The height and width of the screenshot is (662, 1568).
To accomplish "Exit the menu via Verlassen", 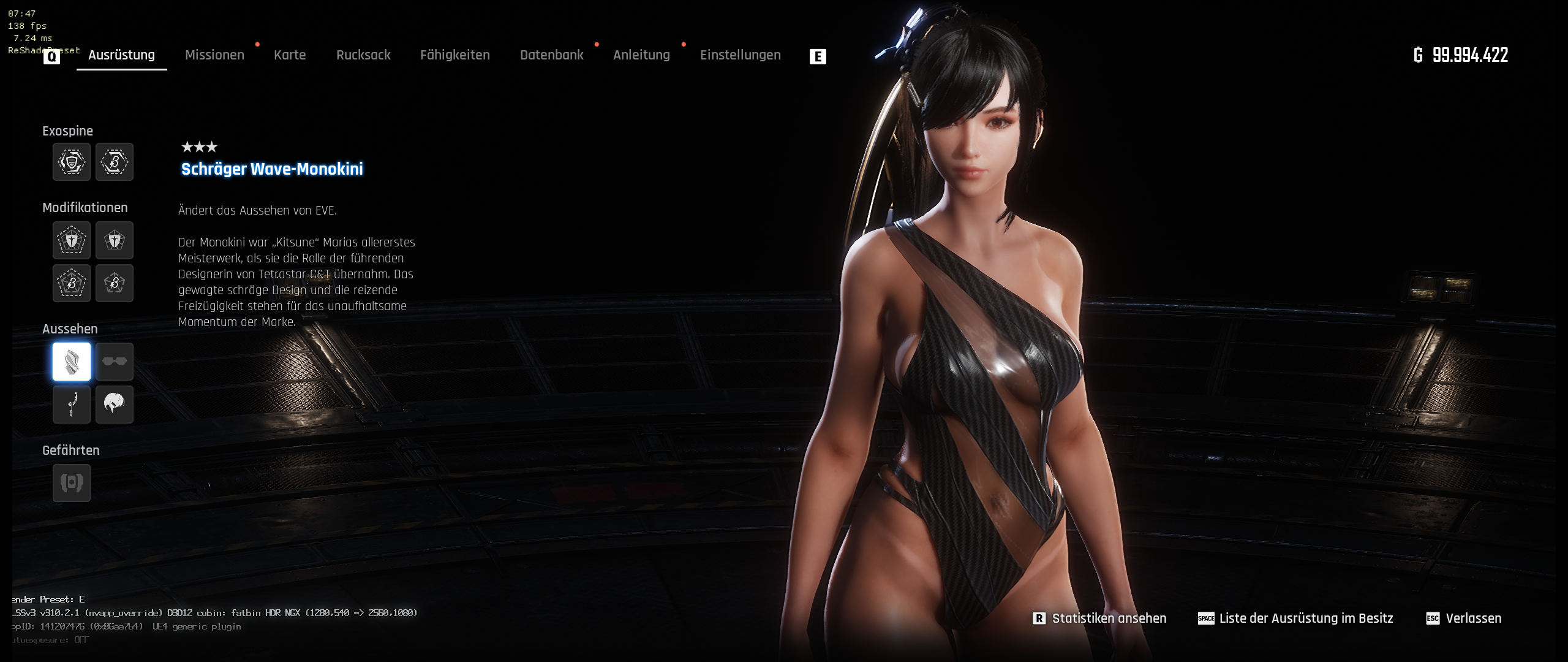I will point(1473,618).
